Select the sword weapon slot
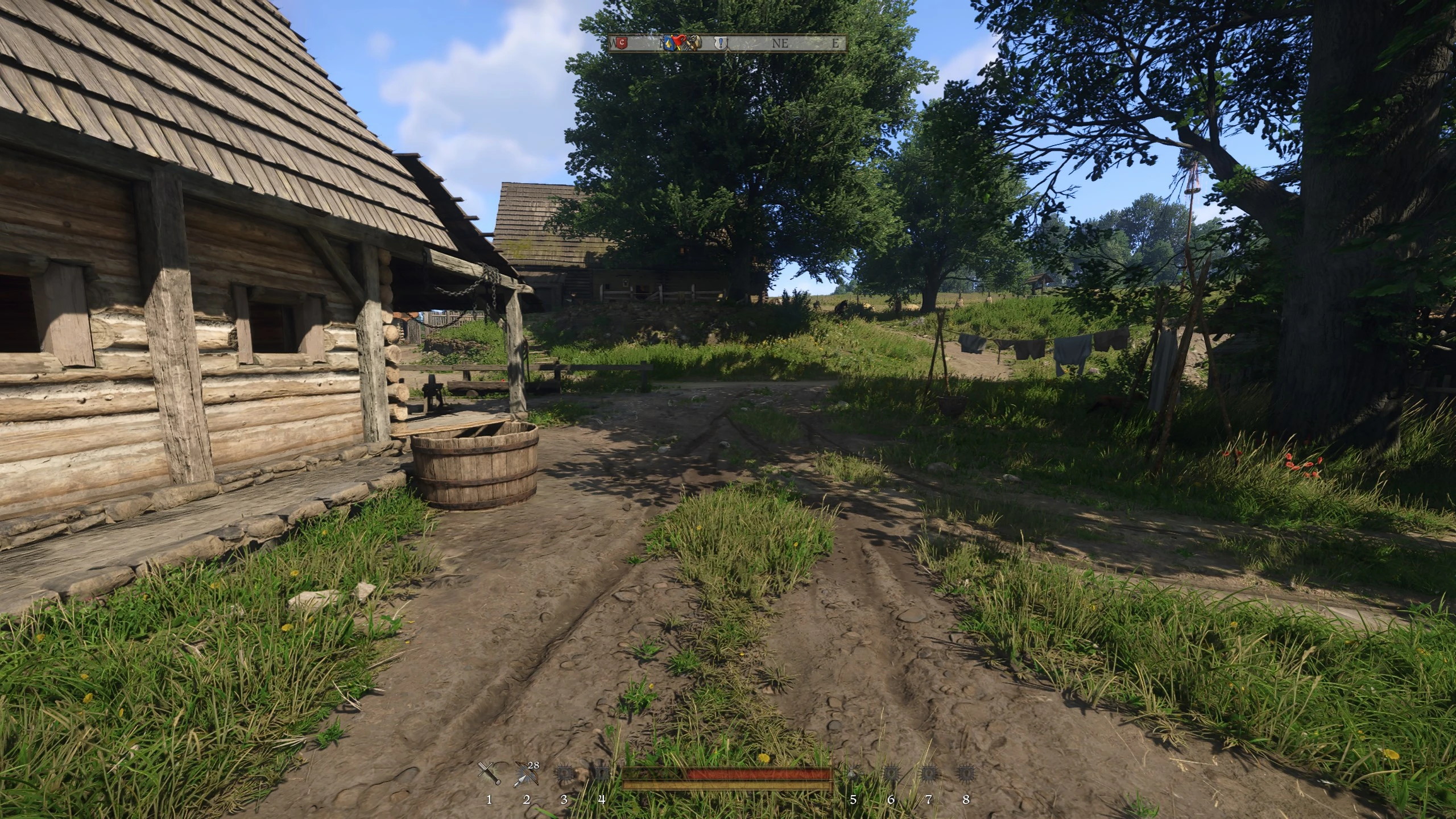Screen dimensions: 1456x819 tap(489, 773)
